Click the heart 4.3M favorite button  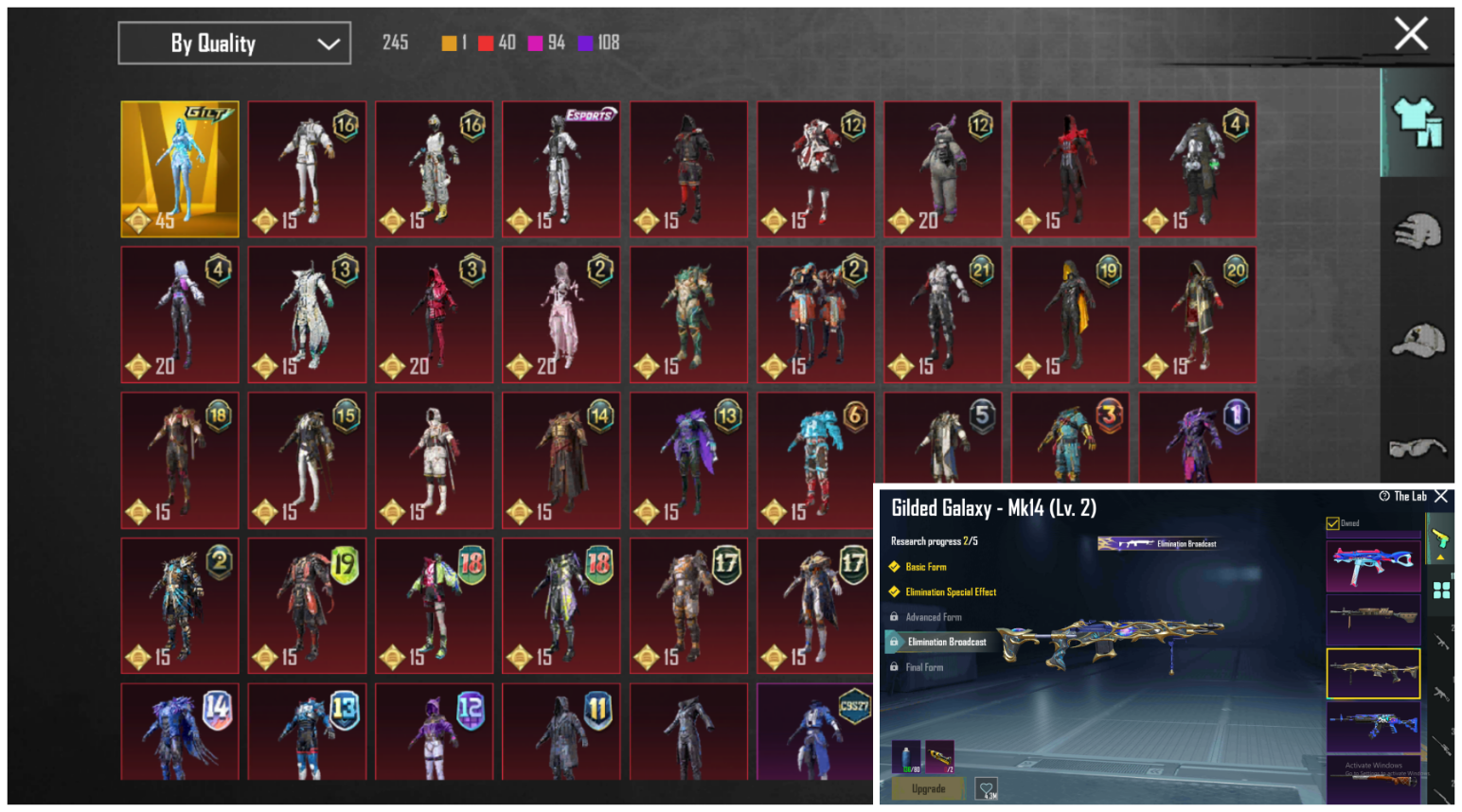click(988, 787)
